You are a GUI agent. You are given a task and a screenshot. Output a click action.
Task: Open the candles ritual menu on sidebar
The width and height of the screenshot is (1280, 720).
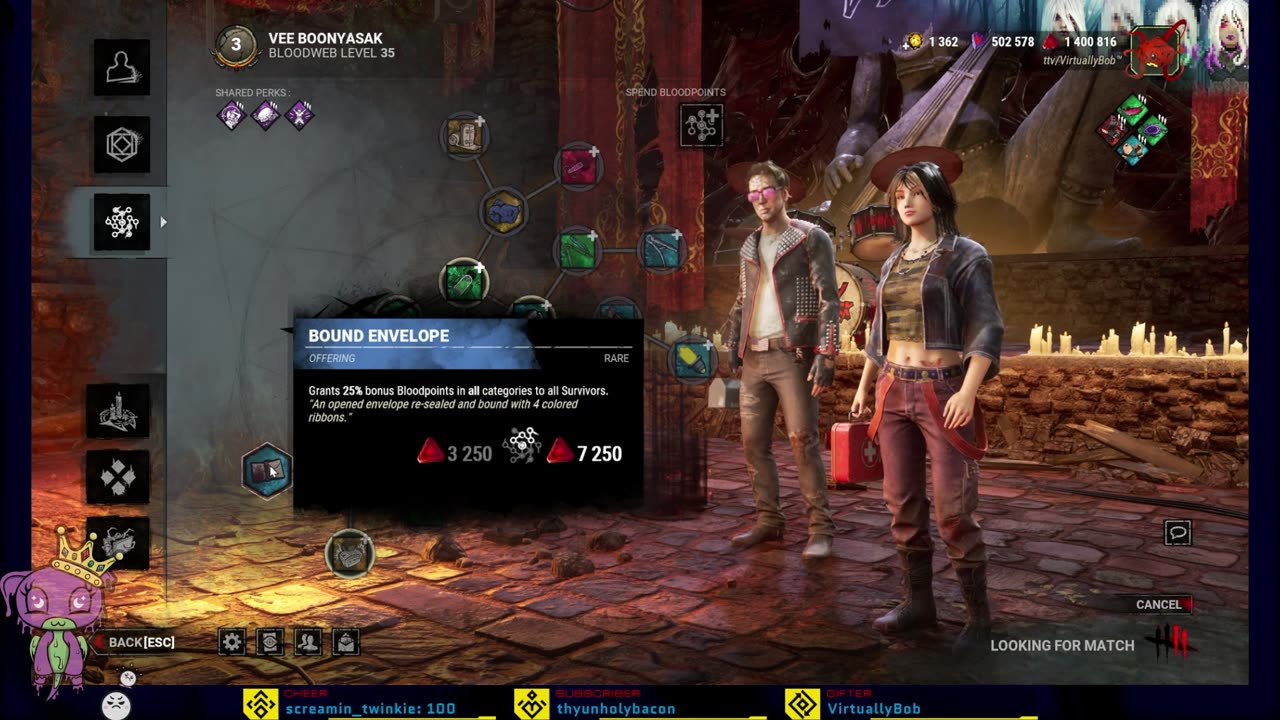pyautogui.click(x=118, y=410)
